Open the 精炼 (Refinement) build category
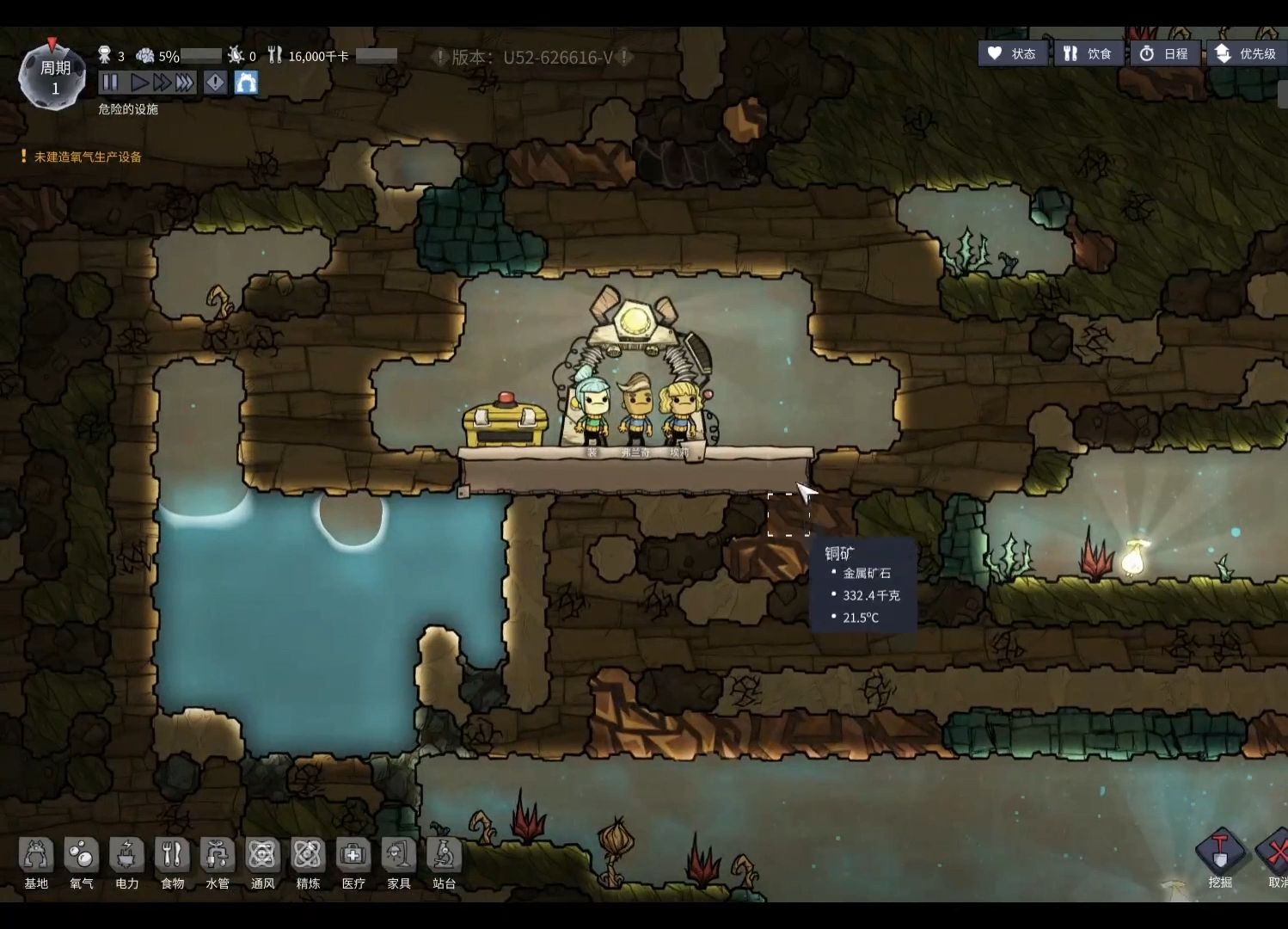The image size is (1288, 929). coord(308,863)
